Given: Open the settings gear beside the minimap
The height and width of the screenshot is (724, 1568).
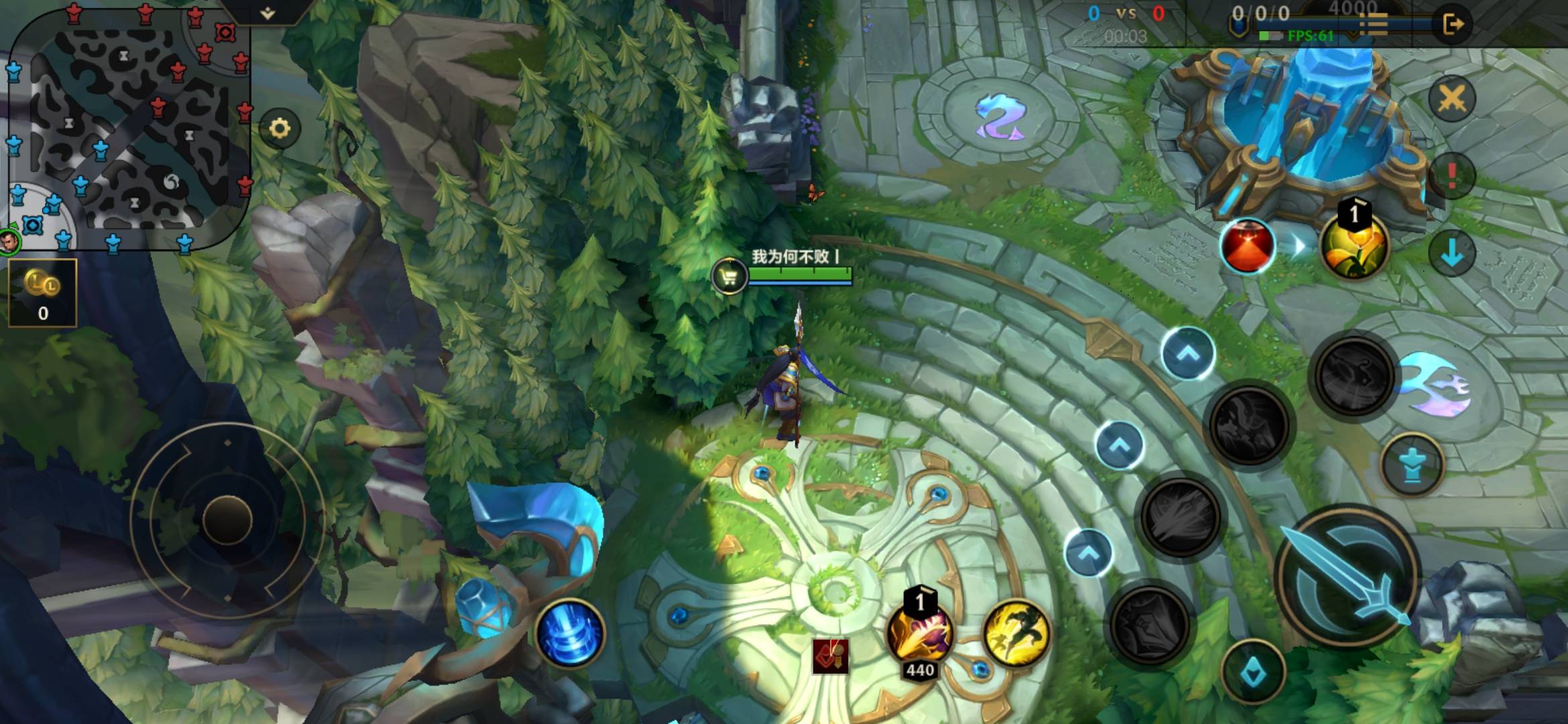Looking at the screenshot, I should click(279, 128).
